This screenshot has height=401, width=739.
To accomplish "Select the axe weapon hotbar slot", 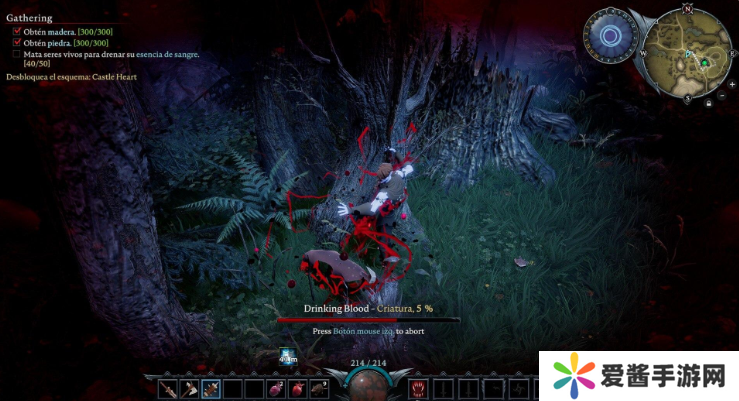I will point(189,388).
